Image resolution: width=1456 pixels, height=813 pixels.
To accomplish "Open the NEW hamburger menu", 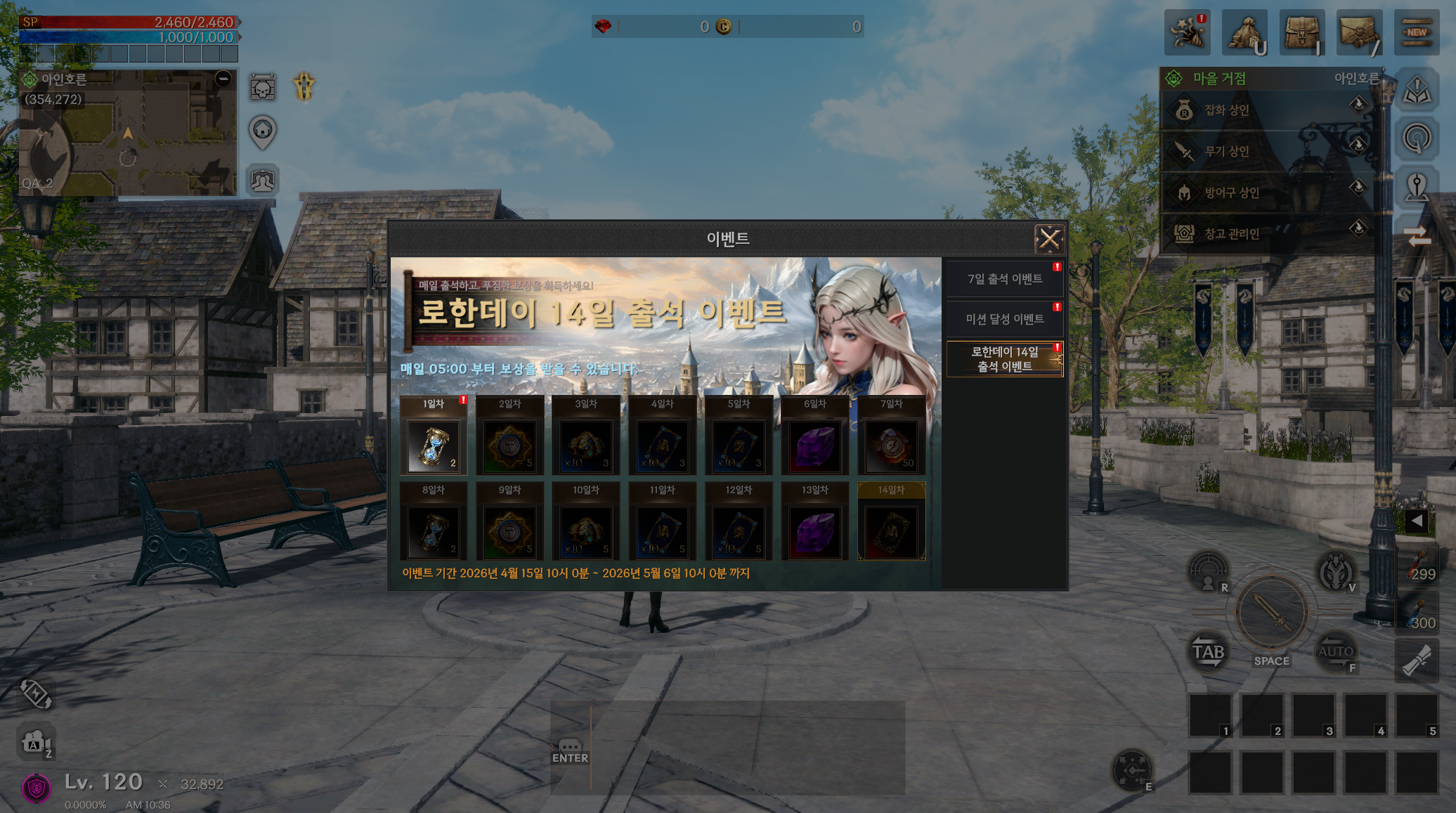I will point(1417,32).
